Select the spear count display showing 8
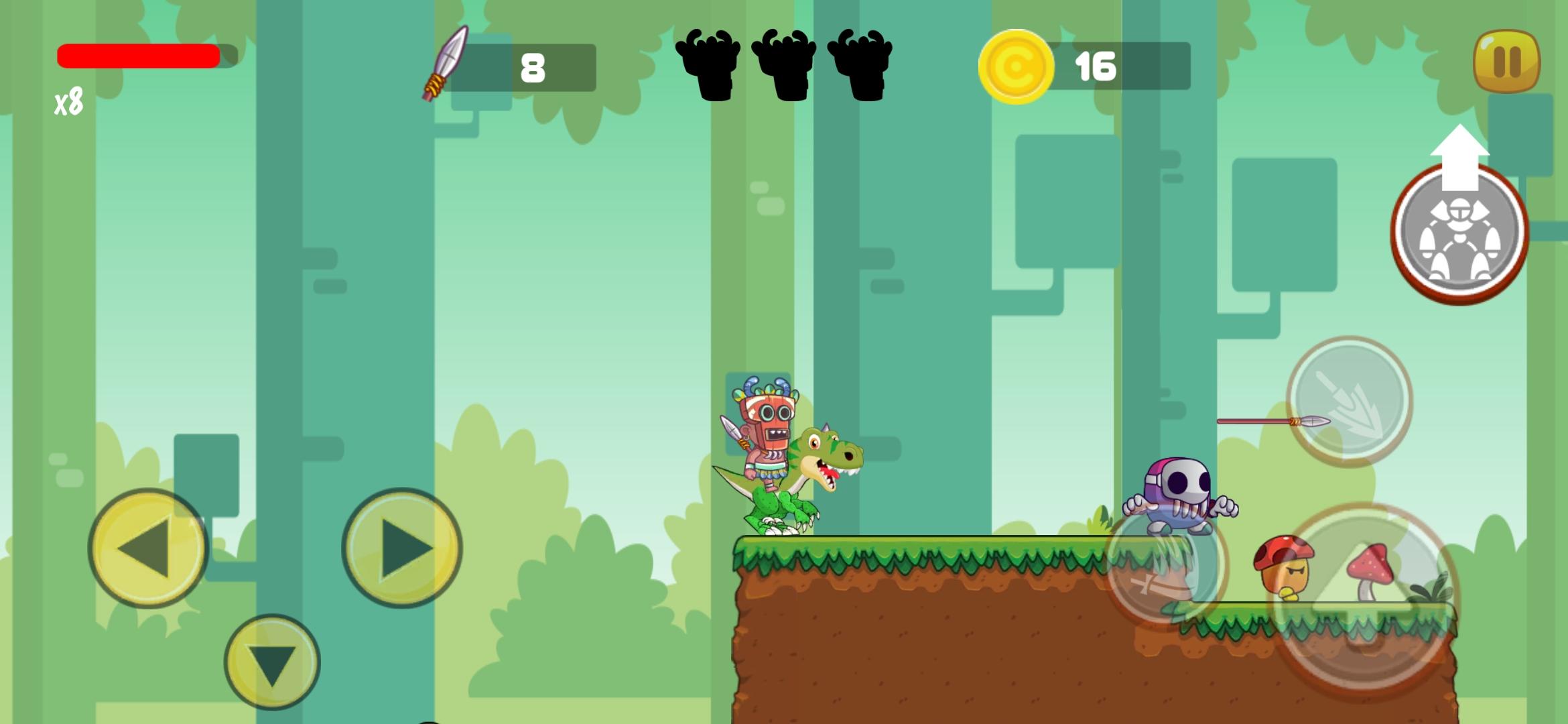 point(533,65)
